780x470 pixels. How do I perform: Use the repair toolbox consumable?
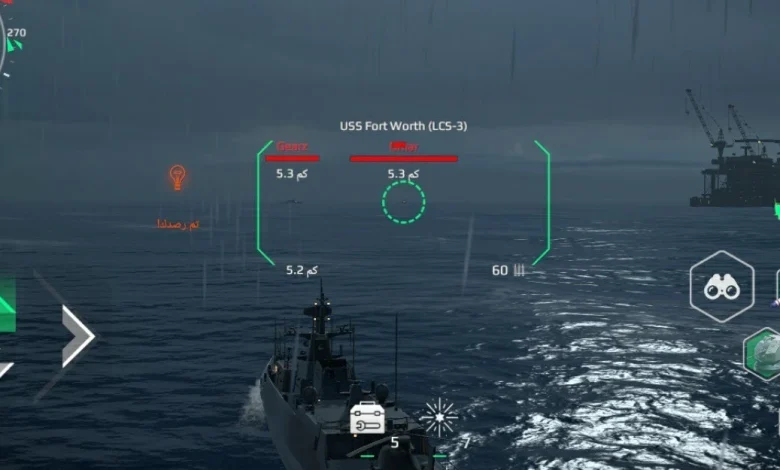[x=367, y=418]
